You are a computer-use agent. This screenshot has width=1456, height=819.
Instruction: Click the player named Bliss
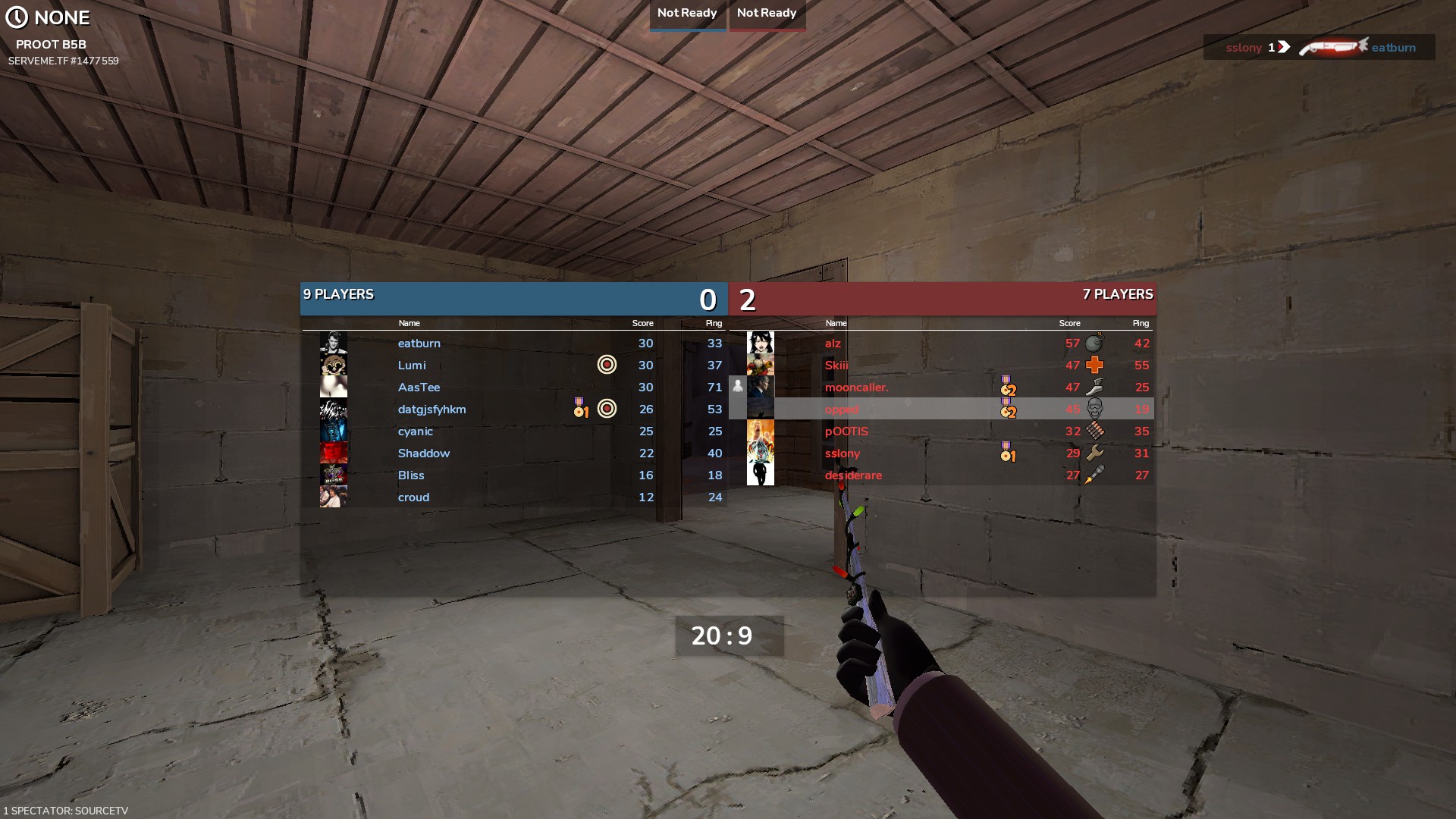click(411, 475)
